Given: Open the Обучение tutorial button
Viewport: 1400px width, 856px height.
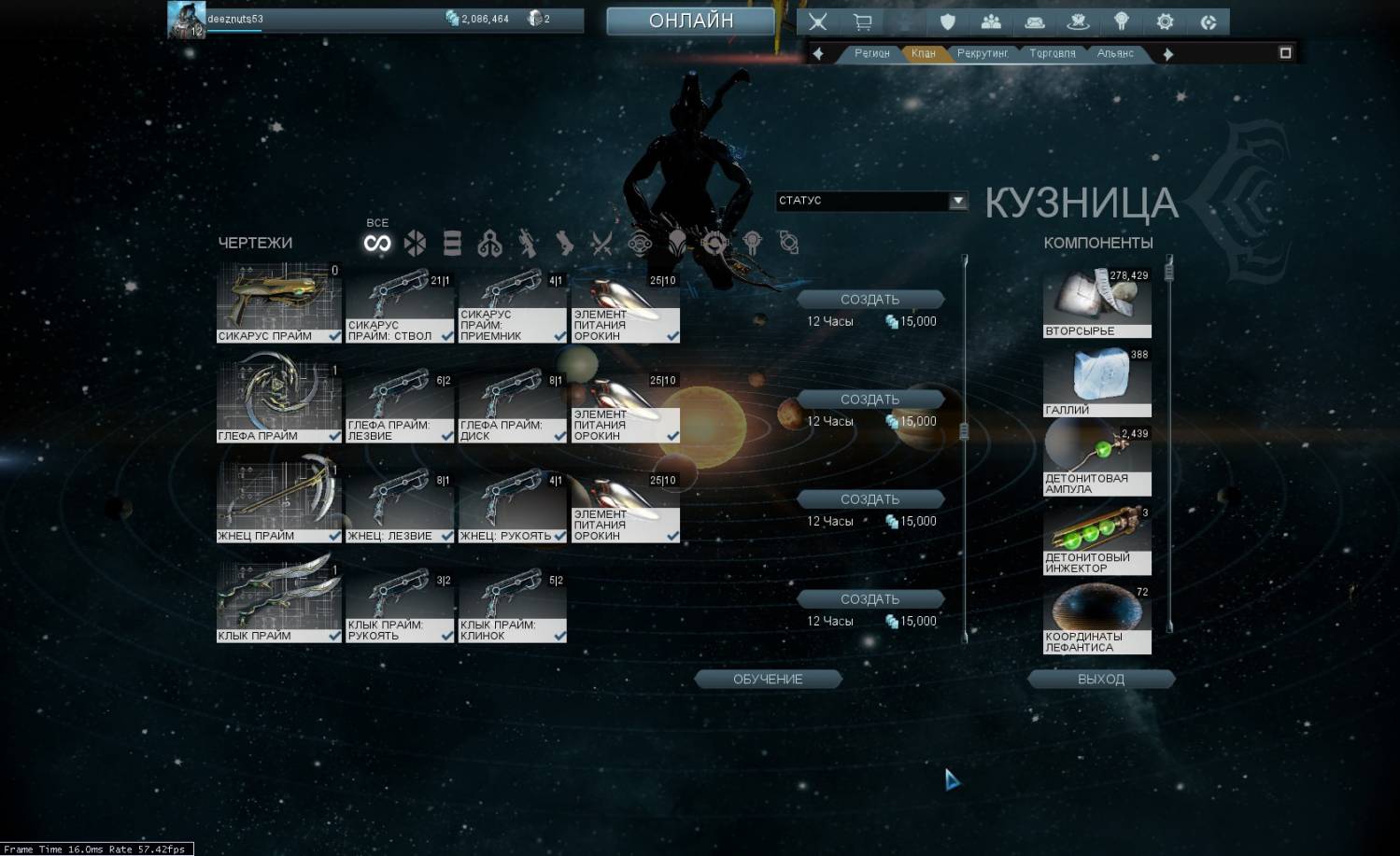Looking at the screenshot, I should point(768,680).
